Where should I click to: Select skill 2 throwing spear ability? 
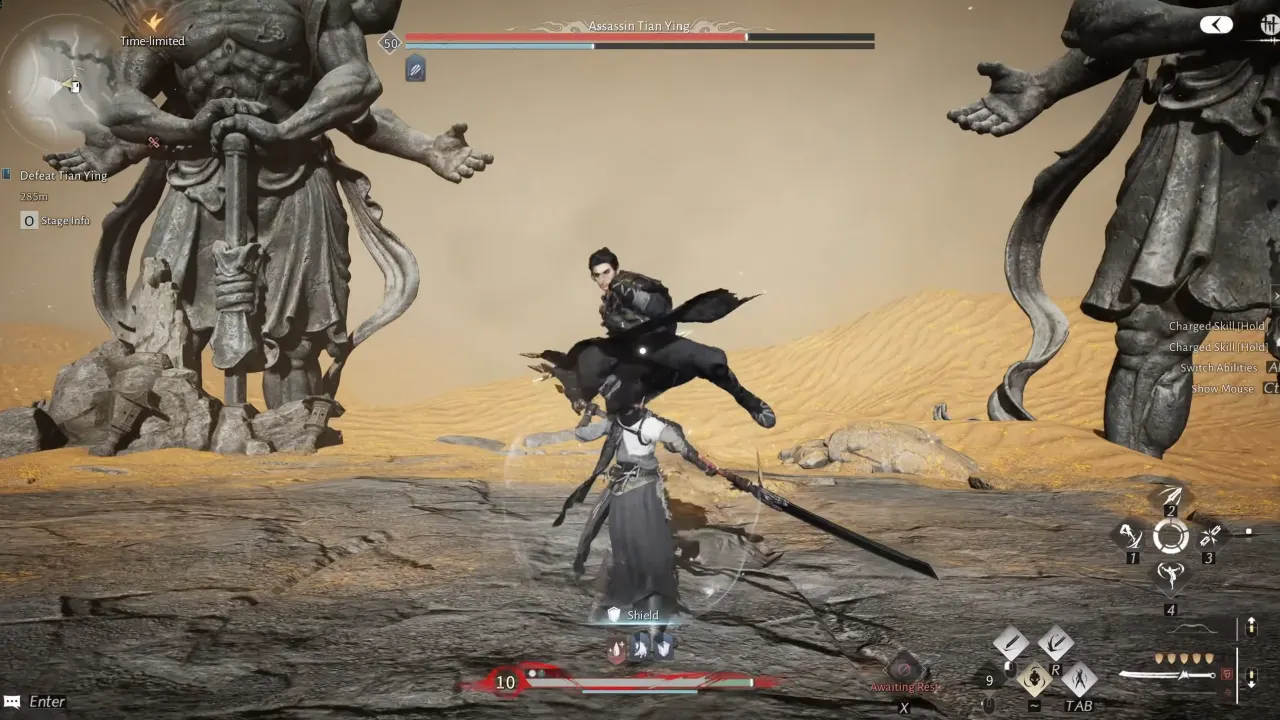coord(1172,495)
